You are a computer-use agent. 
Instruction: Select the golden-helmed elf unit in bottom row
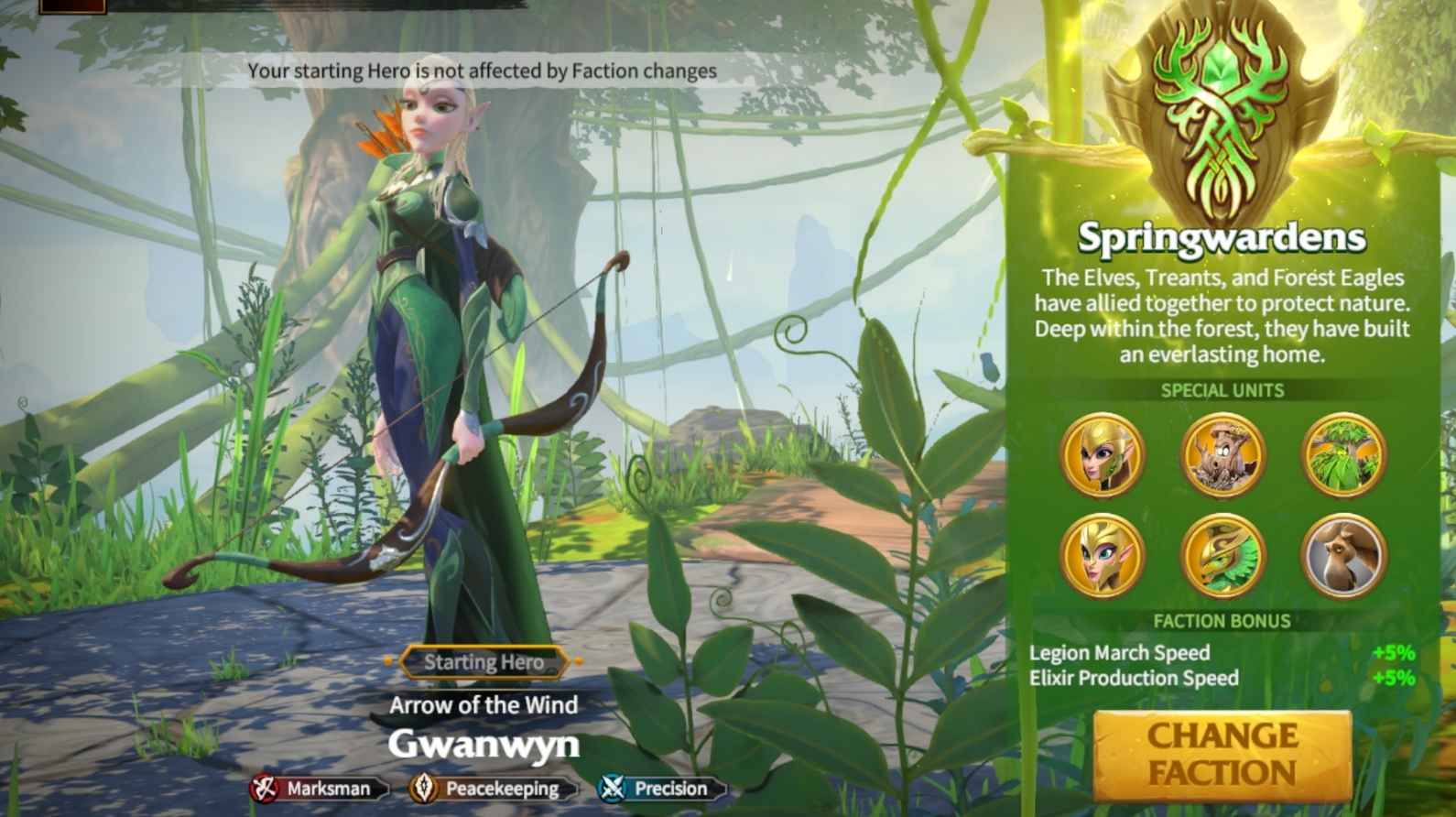pyautogui.click(x=1103, y=557)
